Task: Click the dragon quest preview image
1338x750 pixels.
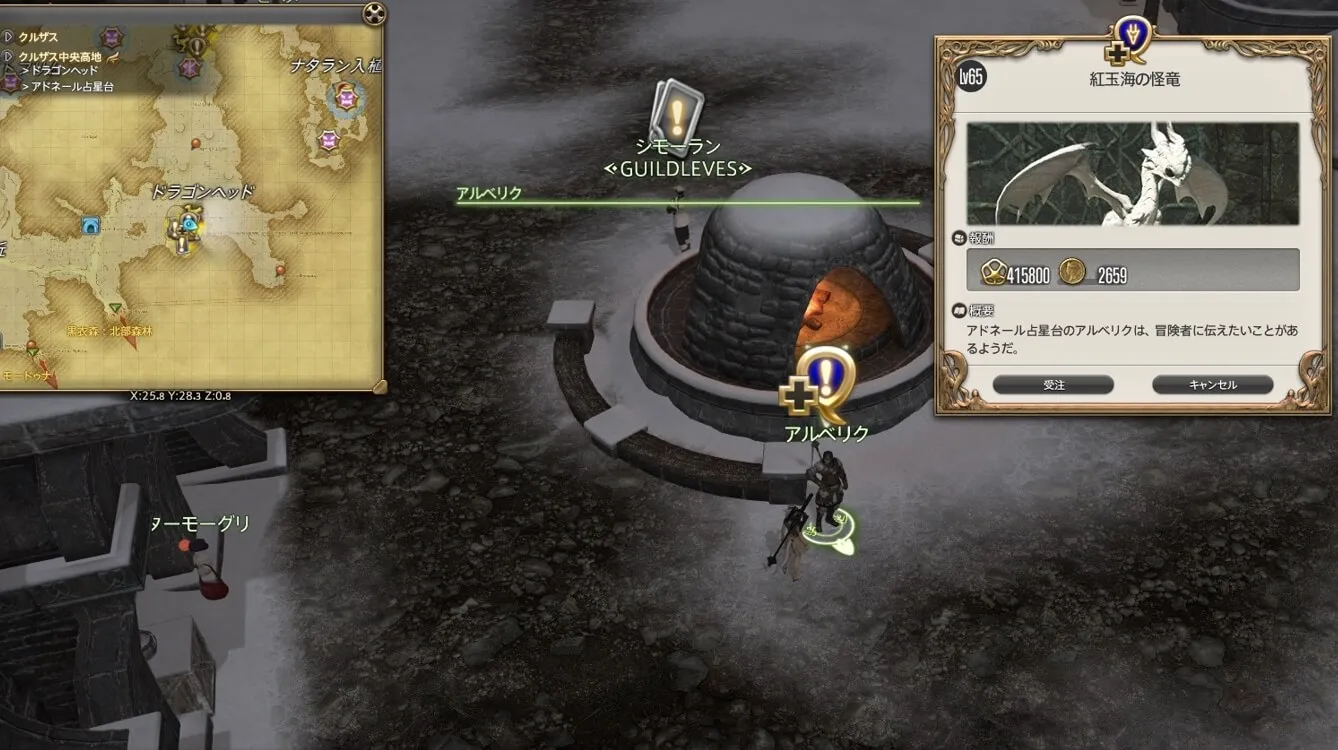Action: 1132,174
